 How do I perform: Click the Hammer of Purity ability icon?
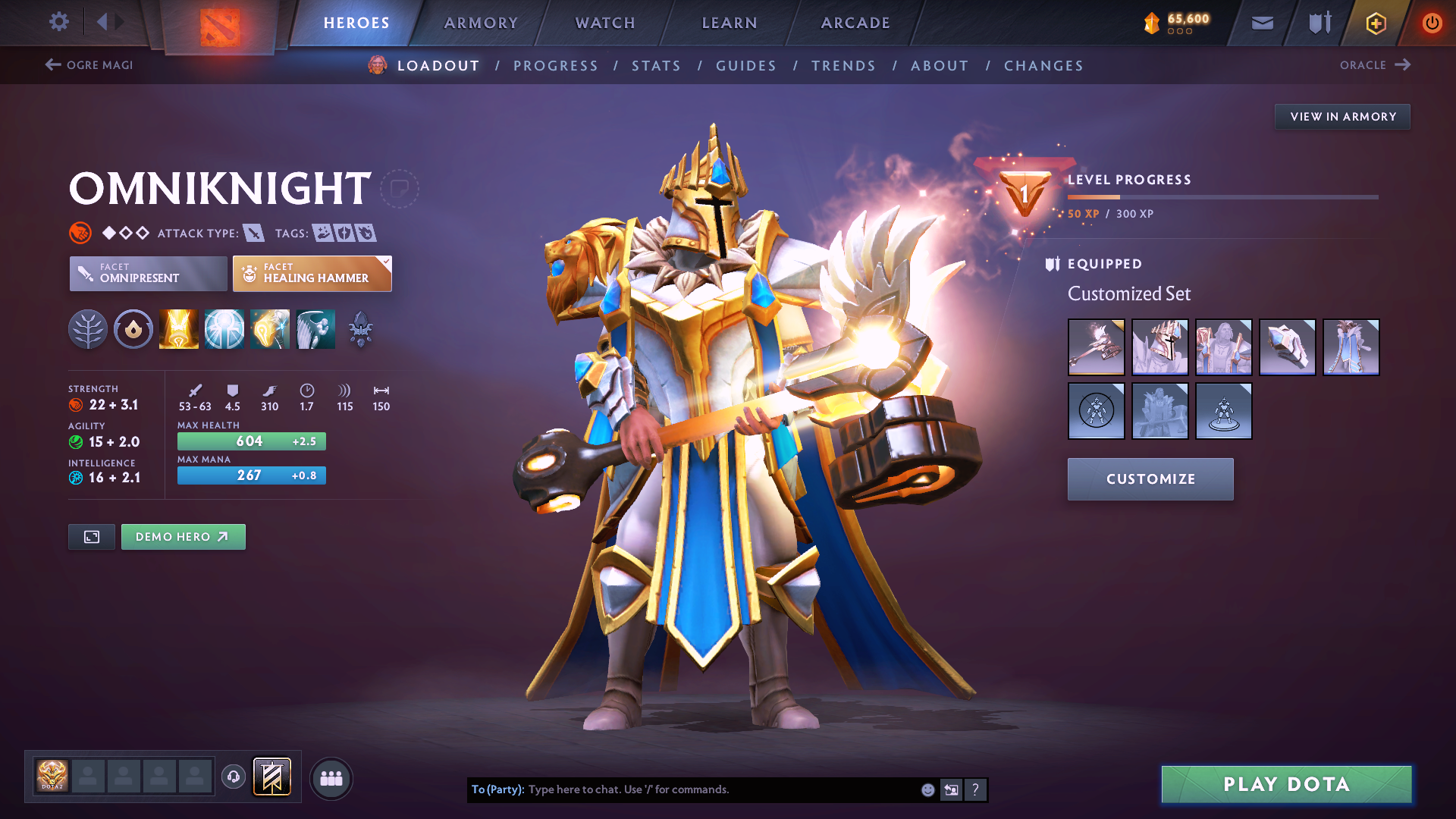[269, 328]
